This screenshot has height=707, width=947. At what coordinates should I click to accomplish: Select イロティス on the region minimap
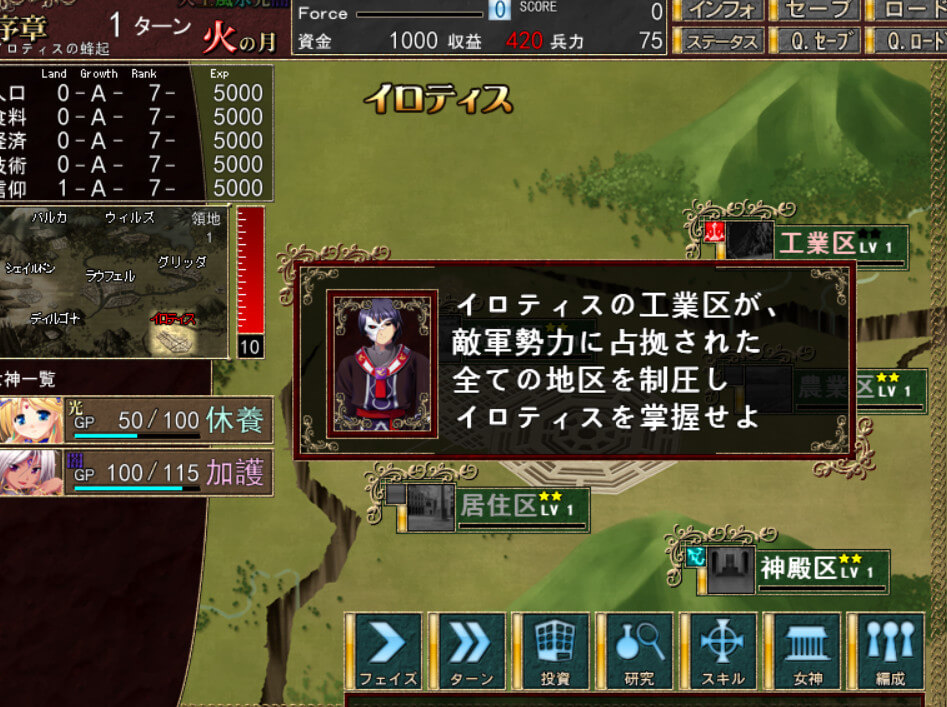tap(172, 319)
